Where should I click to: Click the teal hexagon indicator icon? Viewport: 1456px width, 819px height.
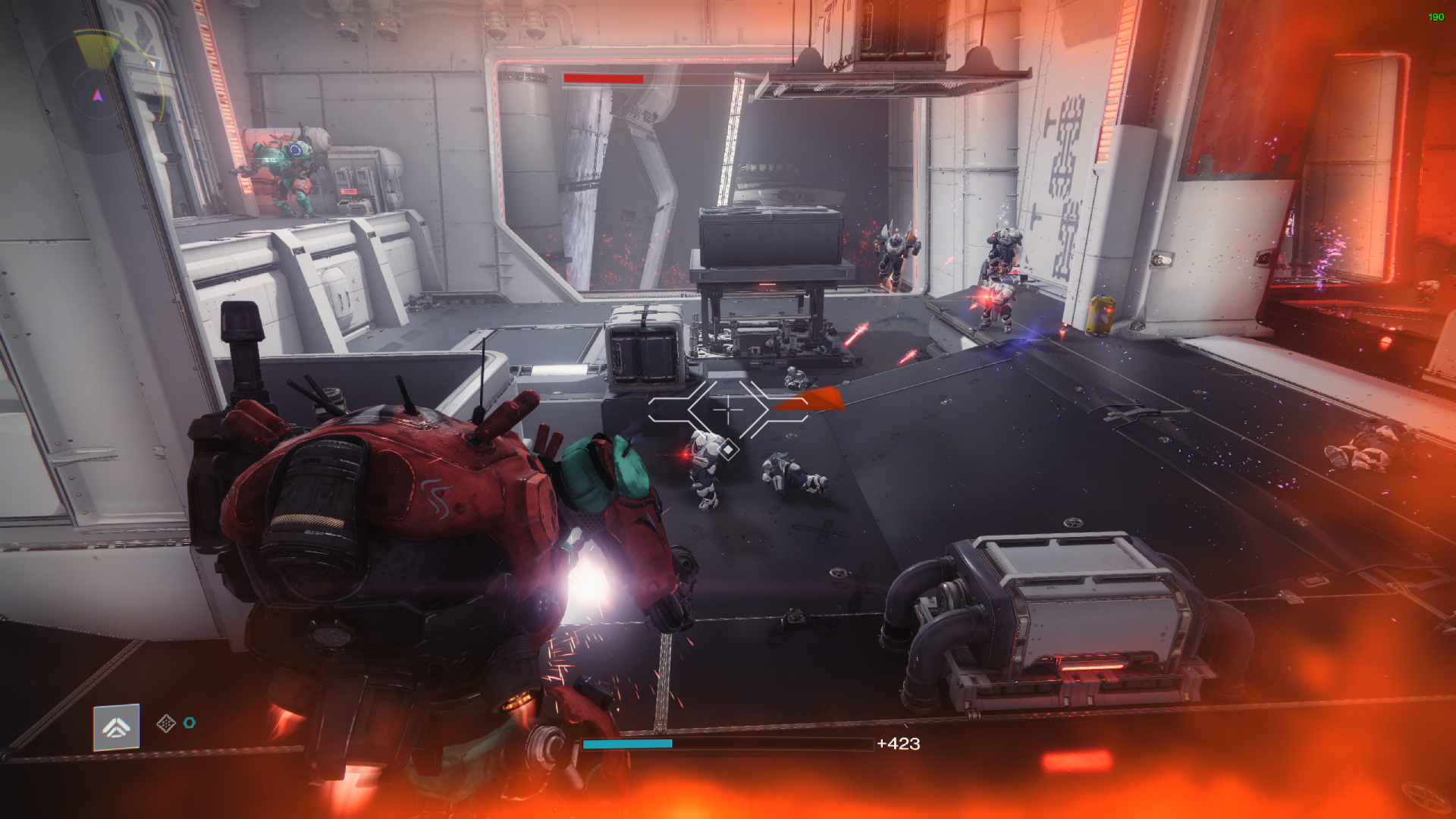coord(190,723)
